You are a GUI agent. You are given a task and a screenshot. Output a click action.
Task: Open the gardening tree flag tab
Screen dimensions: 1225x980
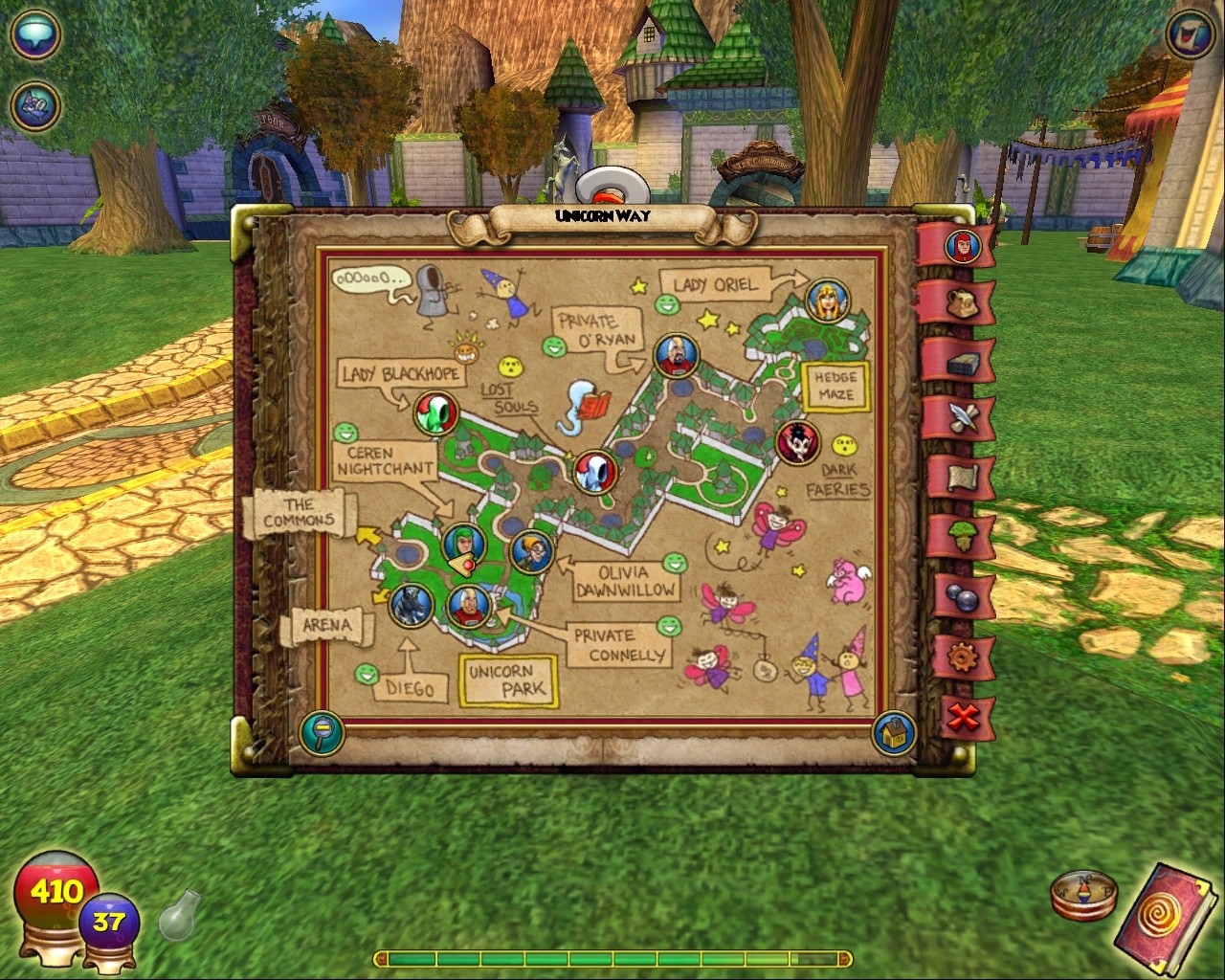965,534
